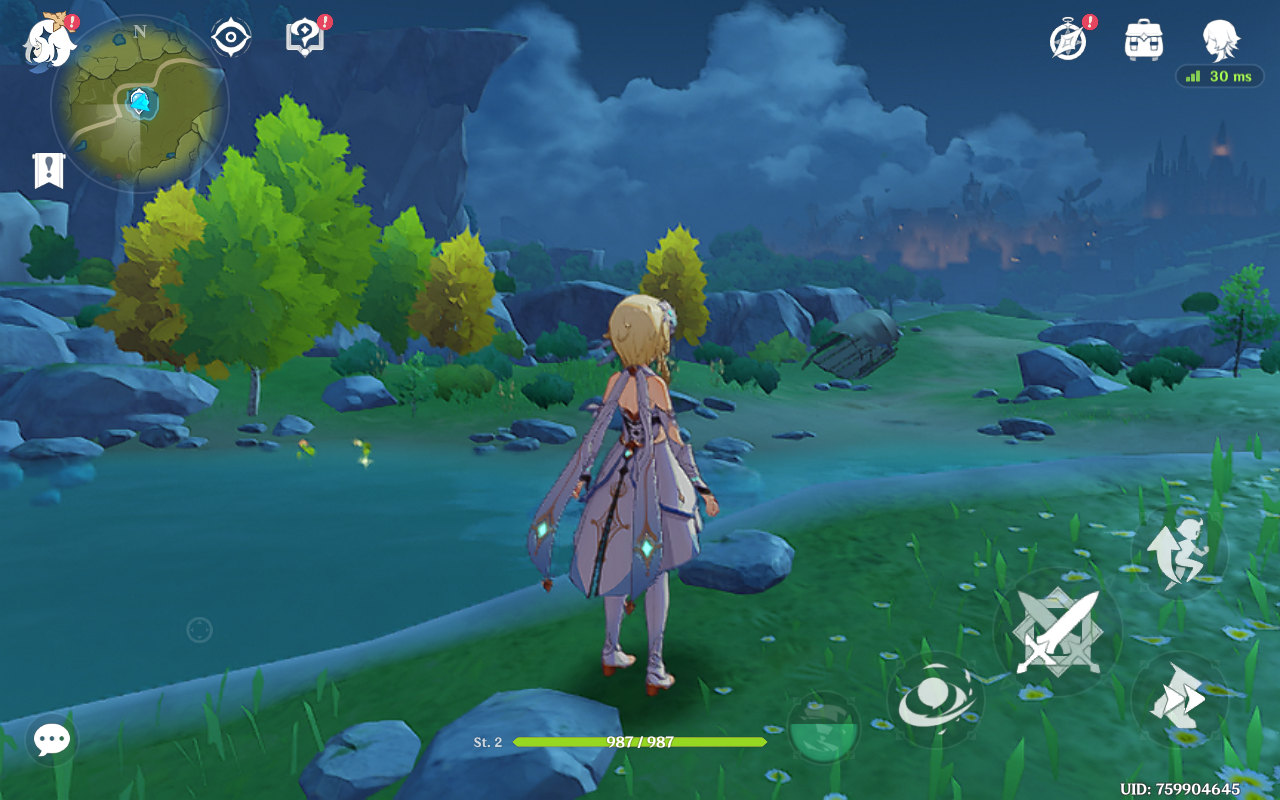Image resolution: width=1280 pixels, height=800 pixels.
Task: Activate the Elemental Sight eye icon
Action: [230, 38]
